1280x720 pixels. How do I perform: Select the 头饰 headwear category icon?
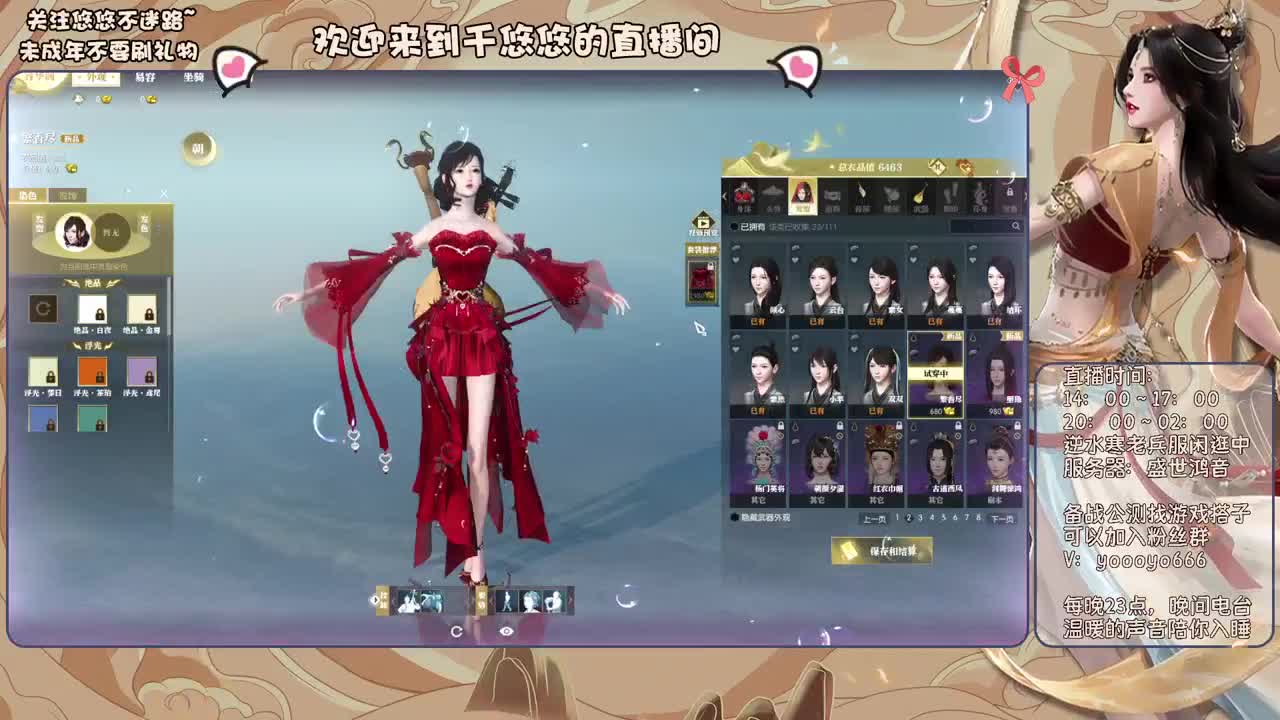[x=772, y=198]
